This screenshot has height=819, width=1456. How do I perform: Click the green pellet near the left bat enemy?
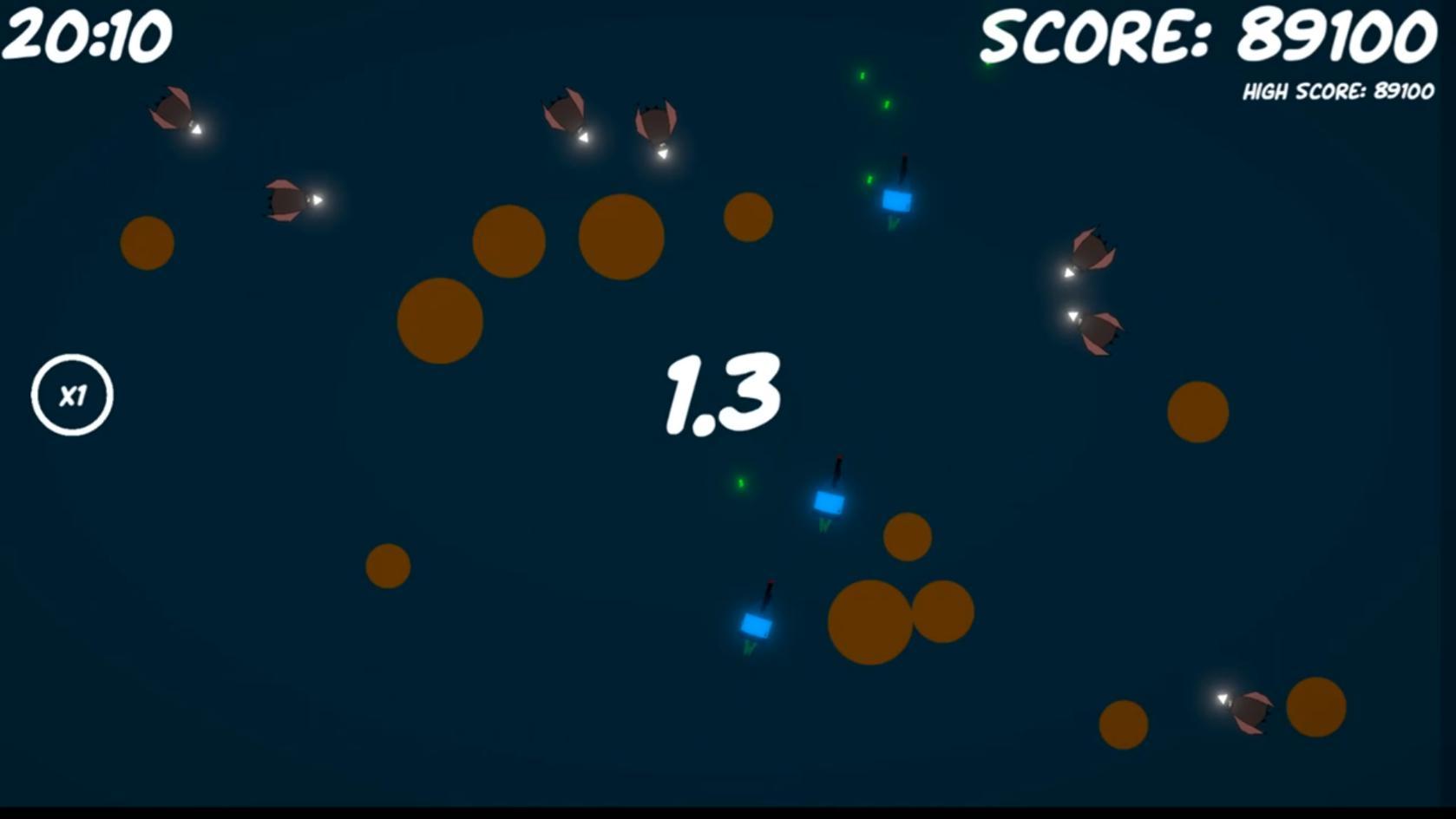pyautogui.click(x=743, y=483)
